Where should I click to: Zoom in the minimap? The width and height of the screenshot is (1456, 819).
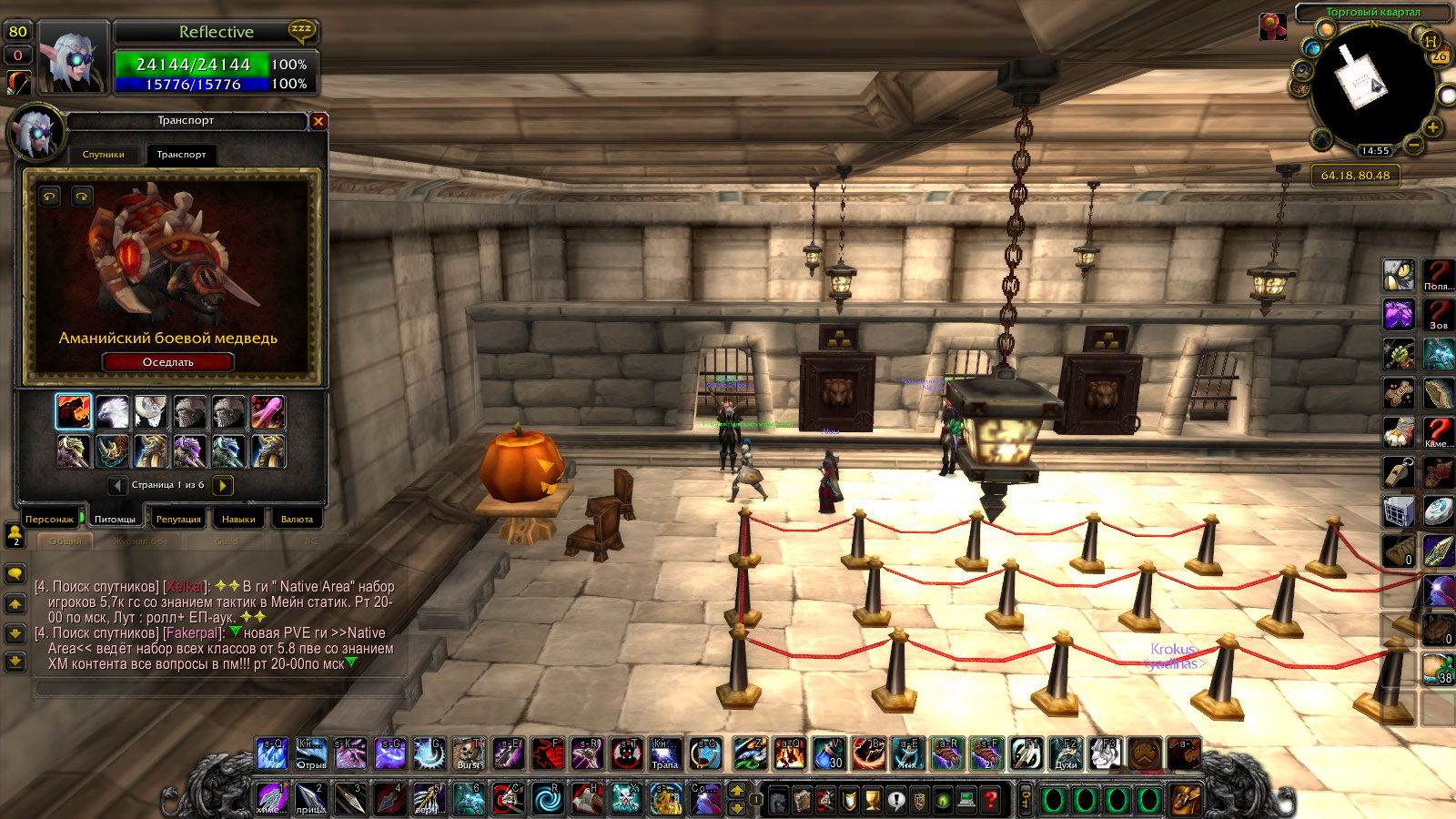tap(1433, 127)
